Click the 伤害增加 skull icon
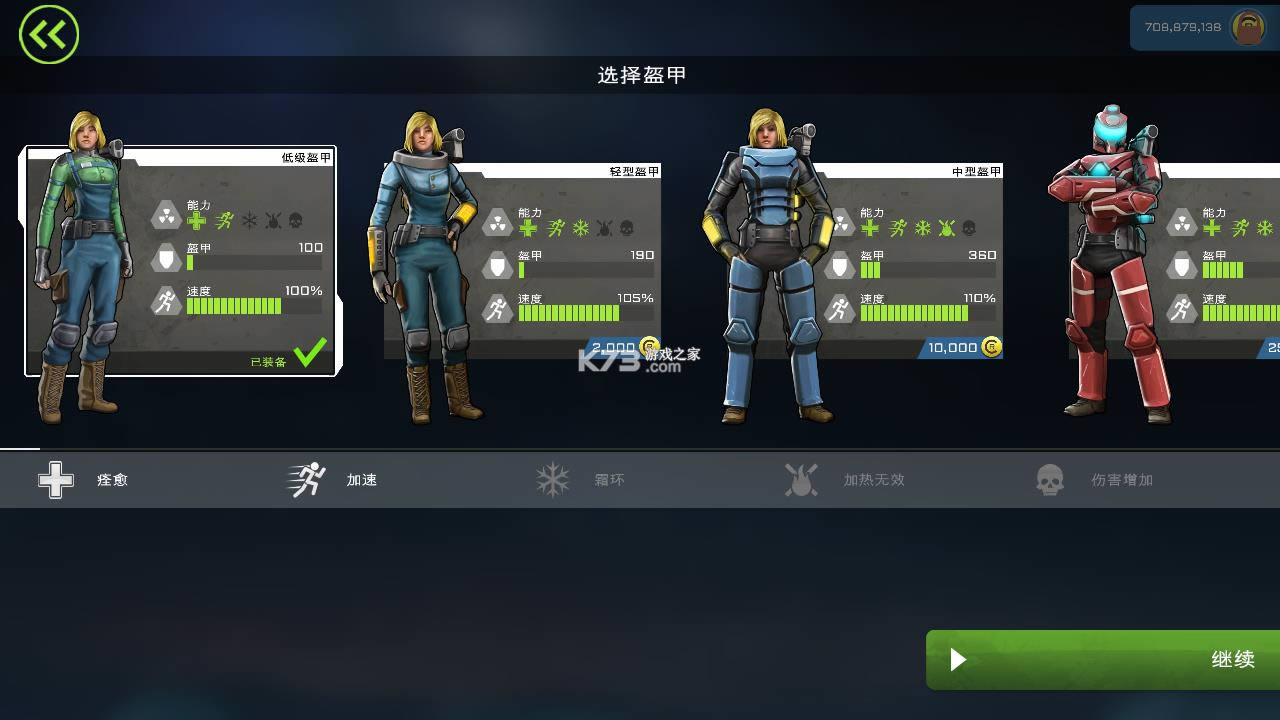 click(x=1050, y=479)
